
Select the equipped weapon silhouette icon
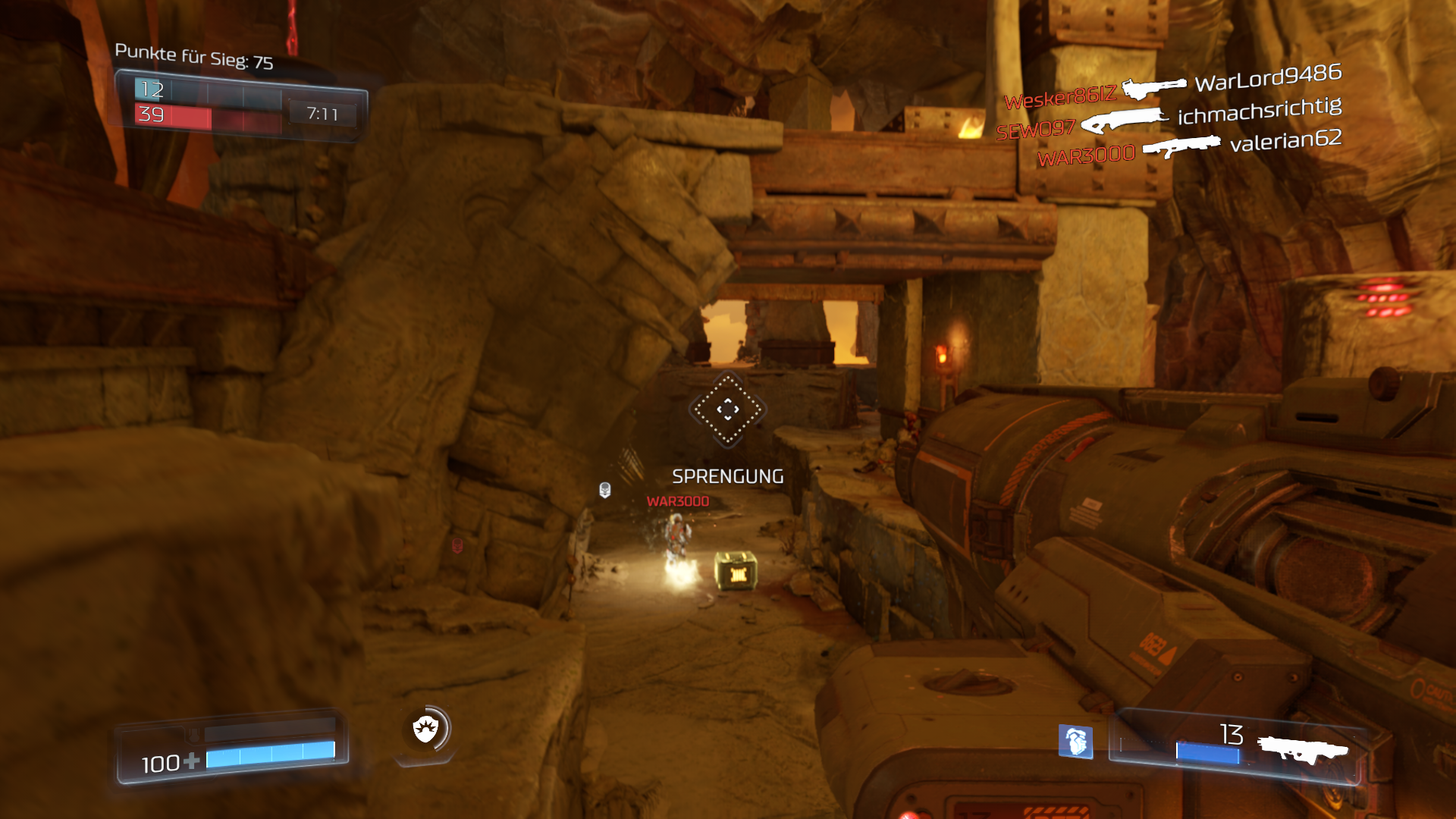1303,749
